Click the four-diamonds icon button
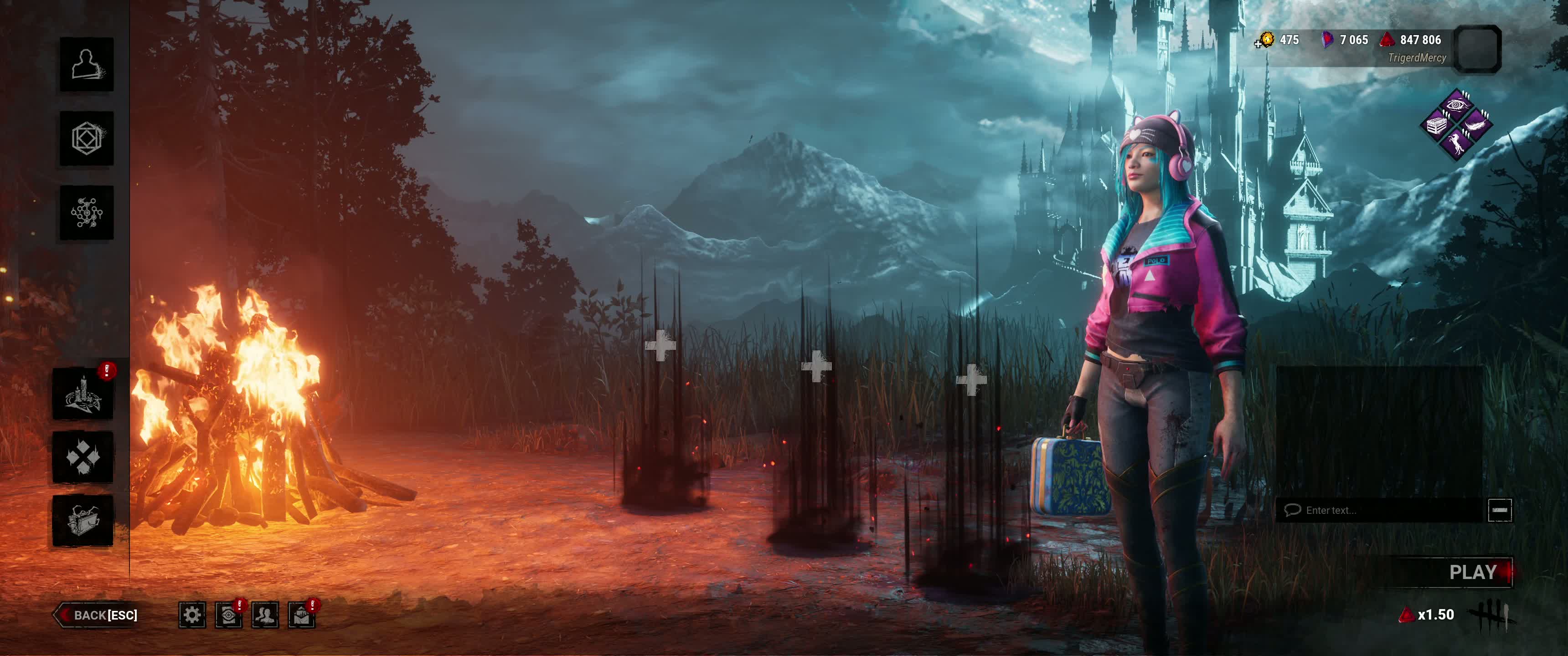 tap(83, 457)
